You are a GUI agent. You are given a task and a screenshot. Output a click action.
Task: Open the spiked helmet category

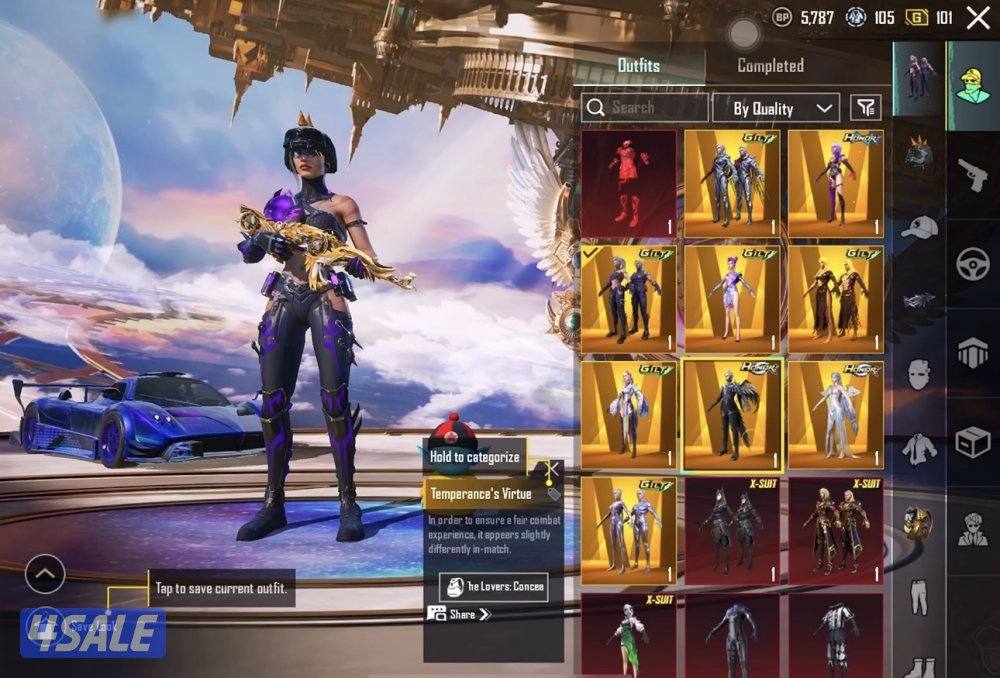pos(919,155)
